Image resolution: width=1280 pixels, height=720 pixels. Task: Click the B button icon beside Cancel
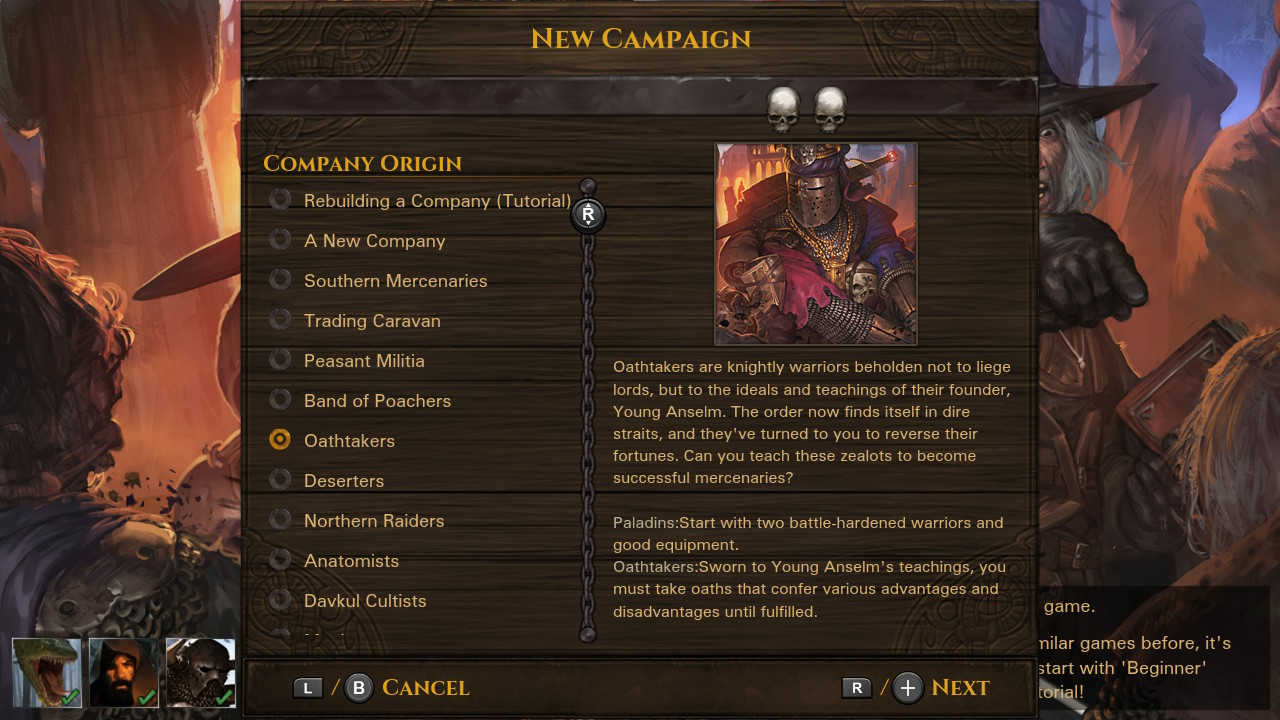pos(358,688)
